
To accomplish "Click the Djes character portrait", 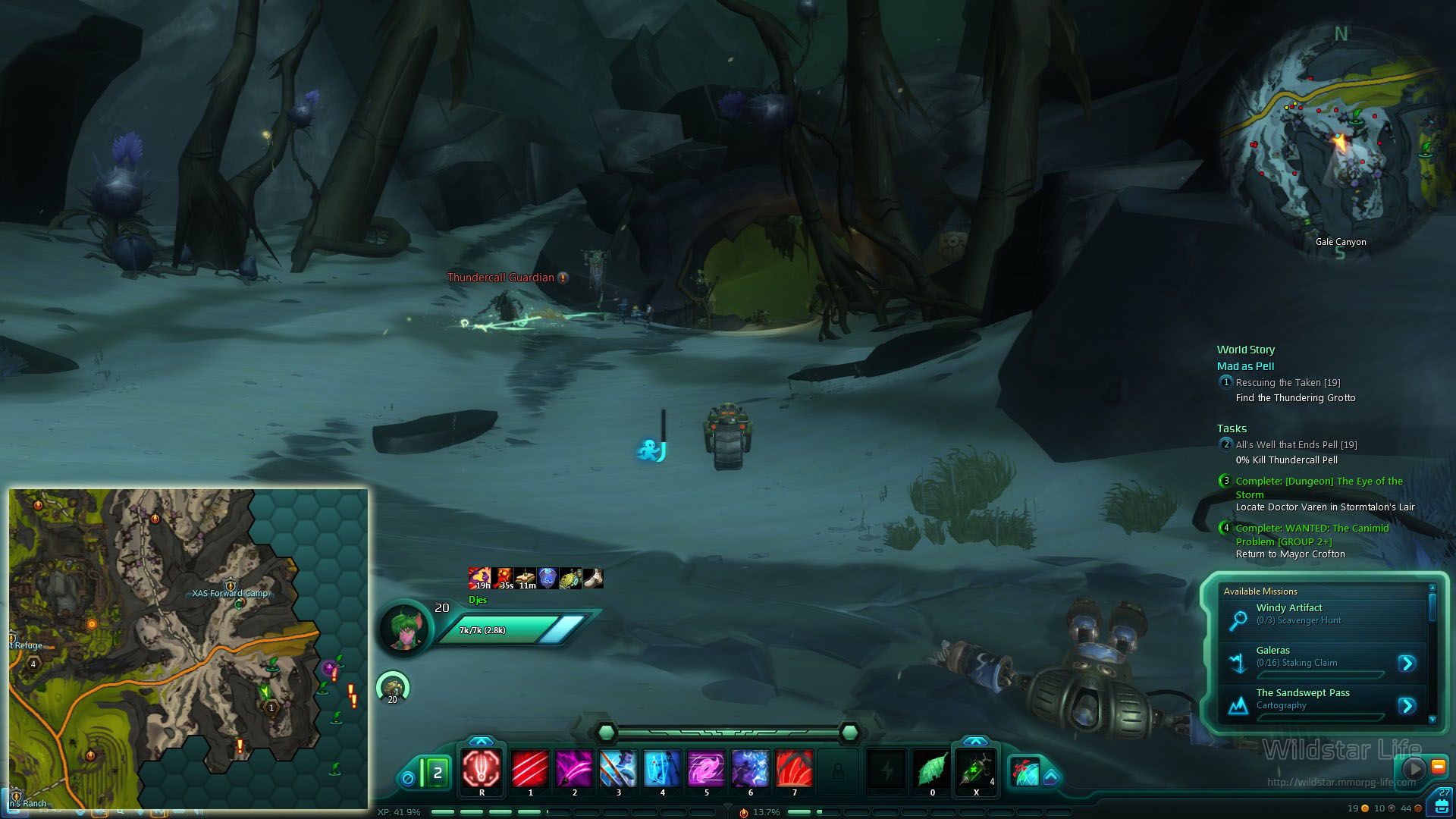I will pyautogui.click(x=405, y=628).
